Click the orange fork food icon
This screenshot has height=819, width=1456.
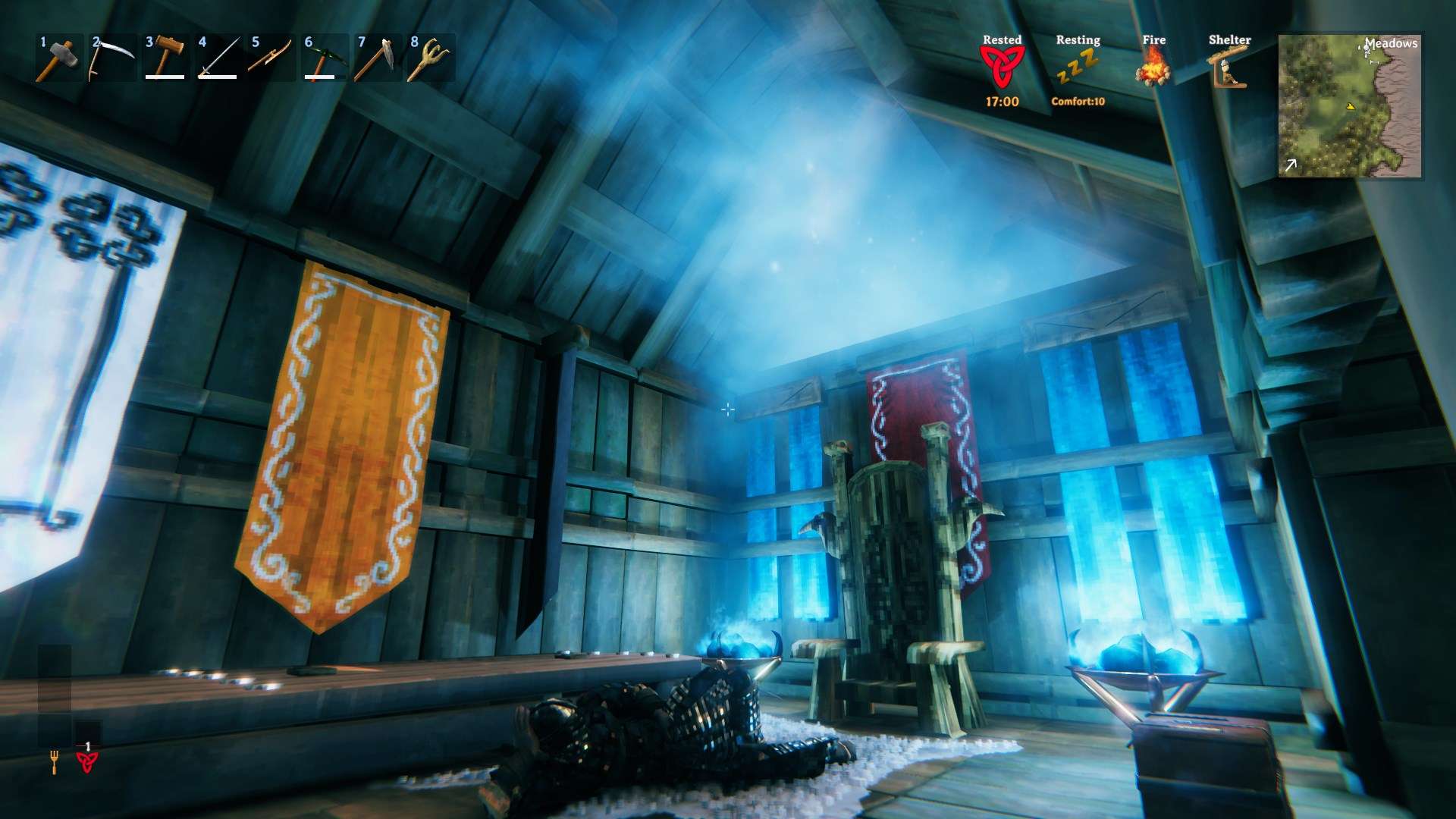tap(55, 761)
